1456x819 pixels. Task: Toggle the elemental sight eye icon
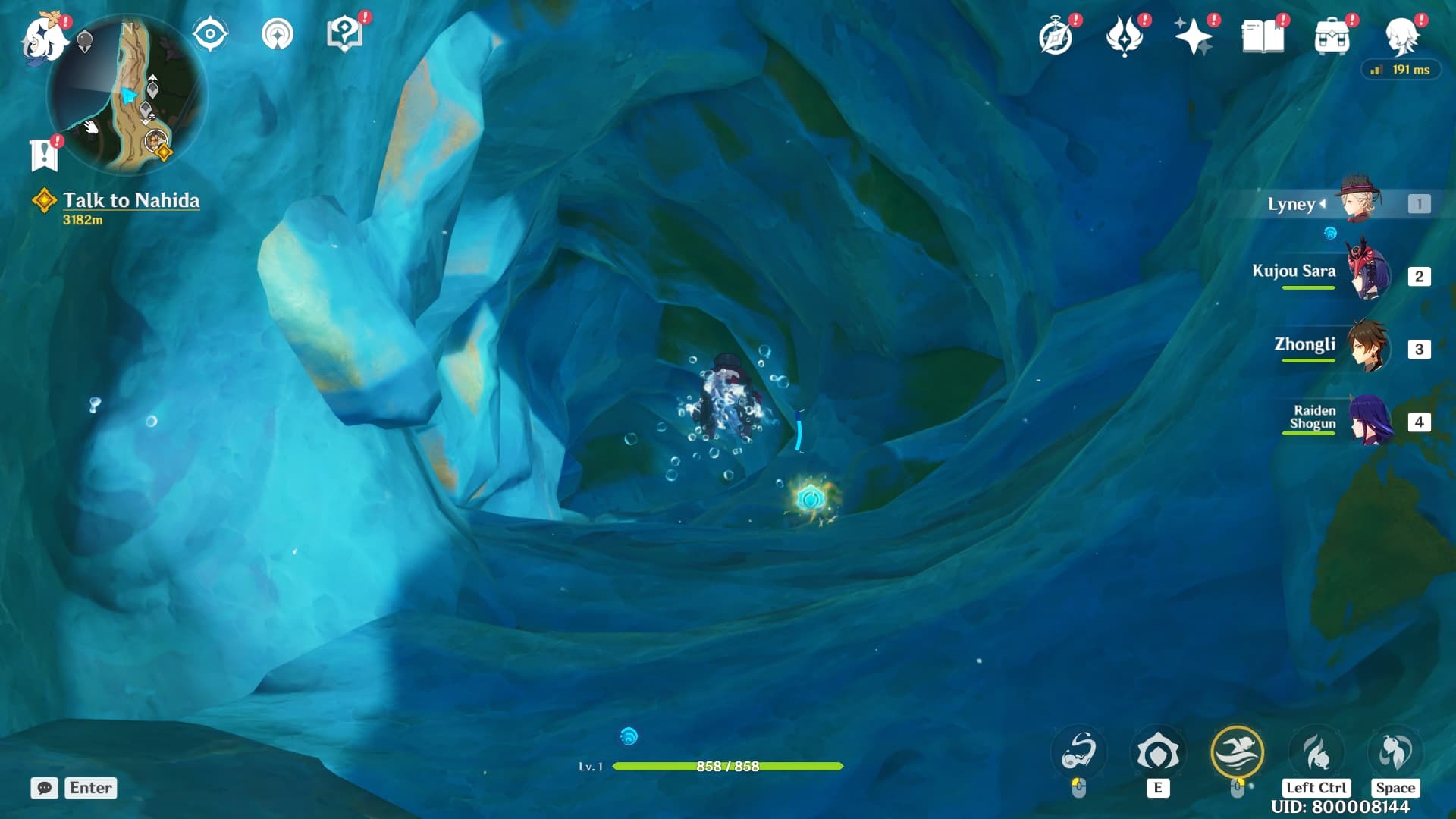[209, 35]
